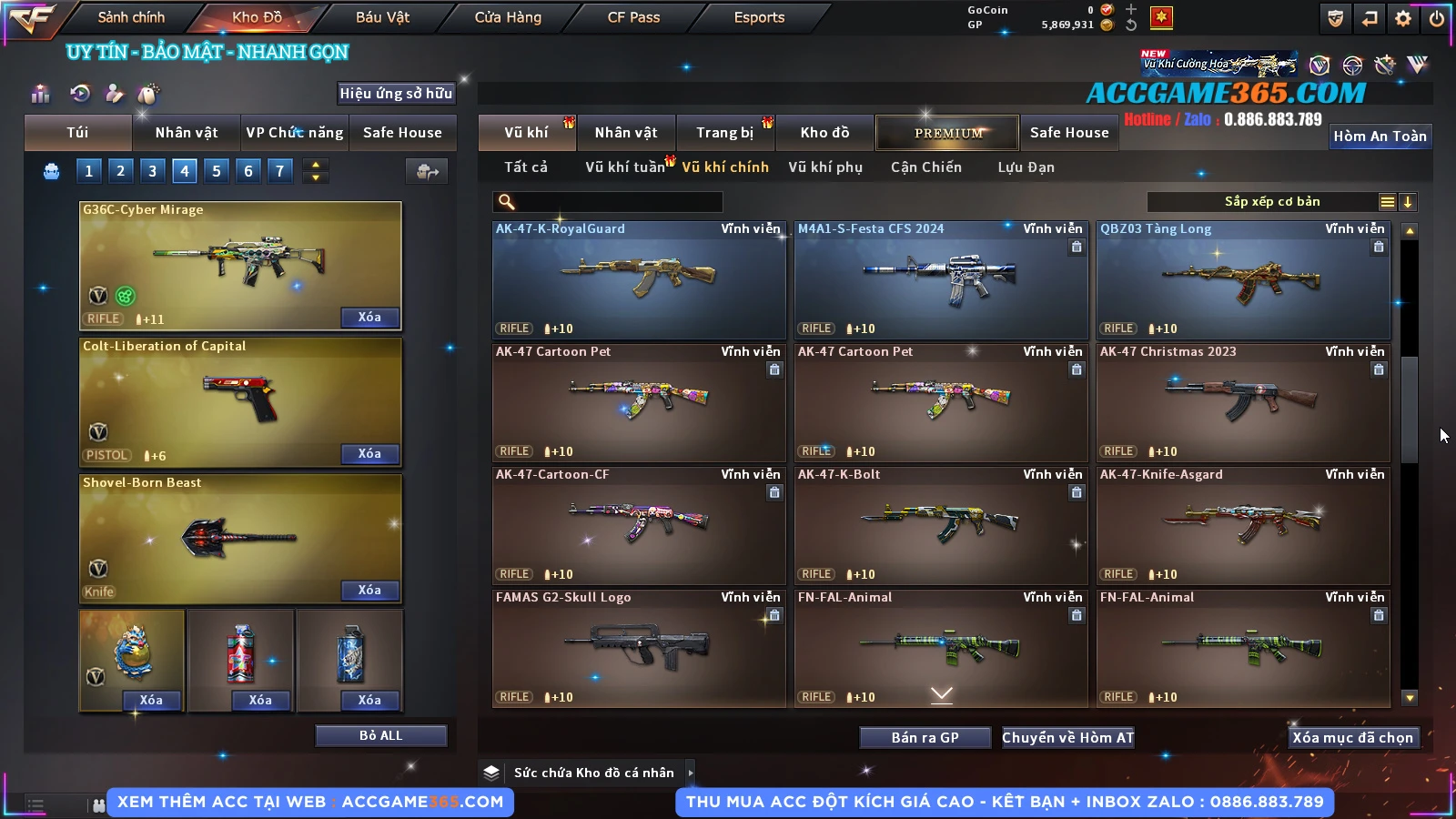Open the Sảnh chính lobby menu

pos(131,17)
